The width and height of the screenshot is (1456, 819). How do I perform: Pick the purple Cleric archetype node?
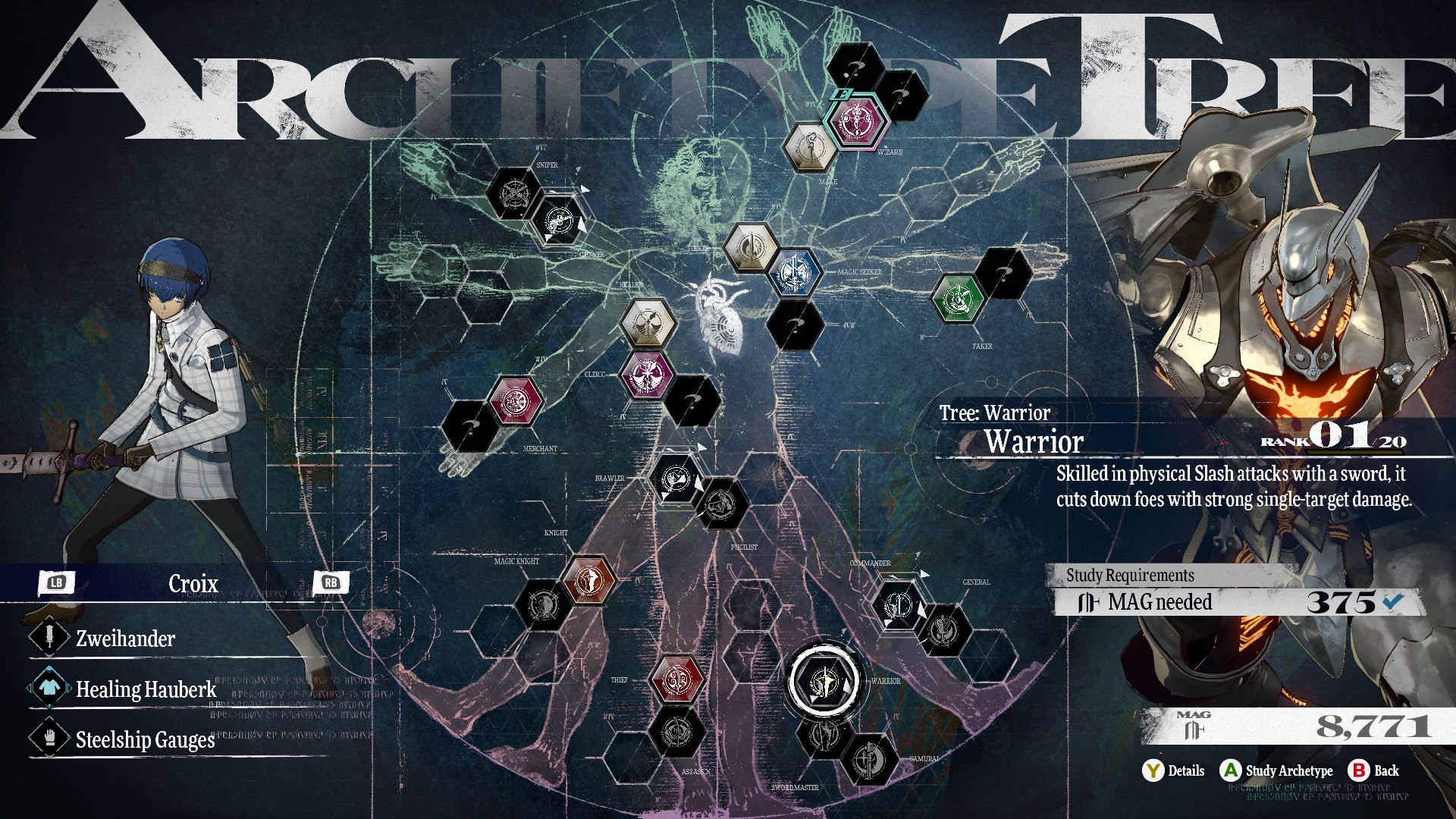point(648,375)
